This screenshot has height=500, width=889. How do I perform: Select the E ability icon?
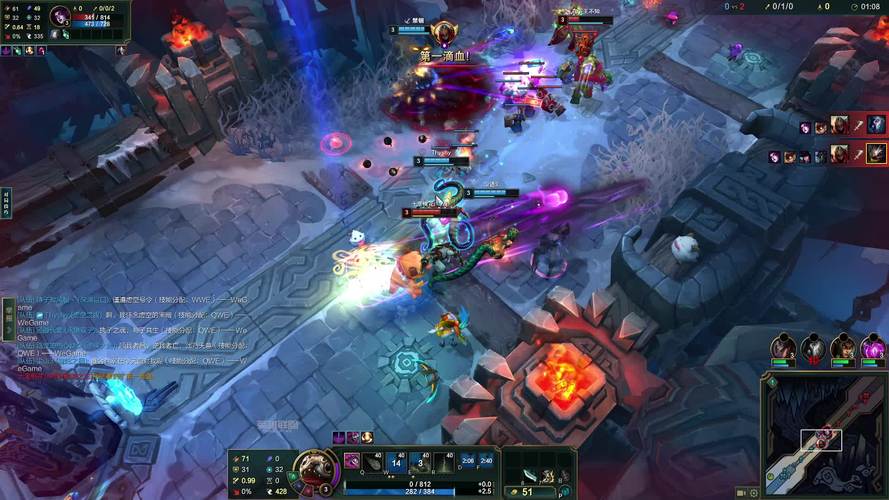(x=421, y=462)
